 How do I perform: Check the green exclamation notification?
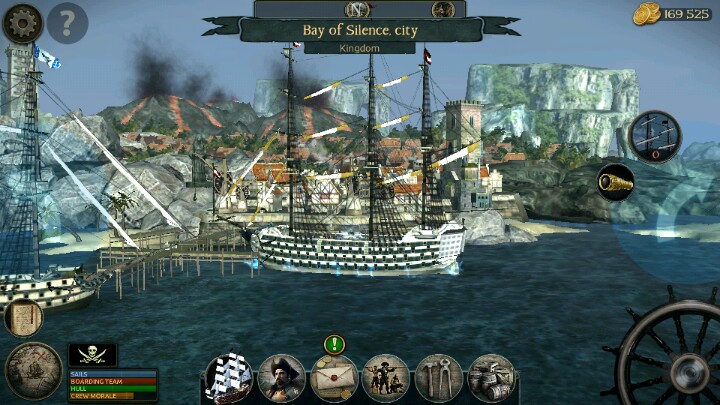click(333, 345)
